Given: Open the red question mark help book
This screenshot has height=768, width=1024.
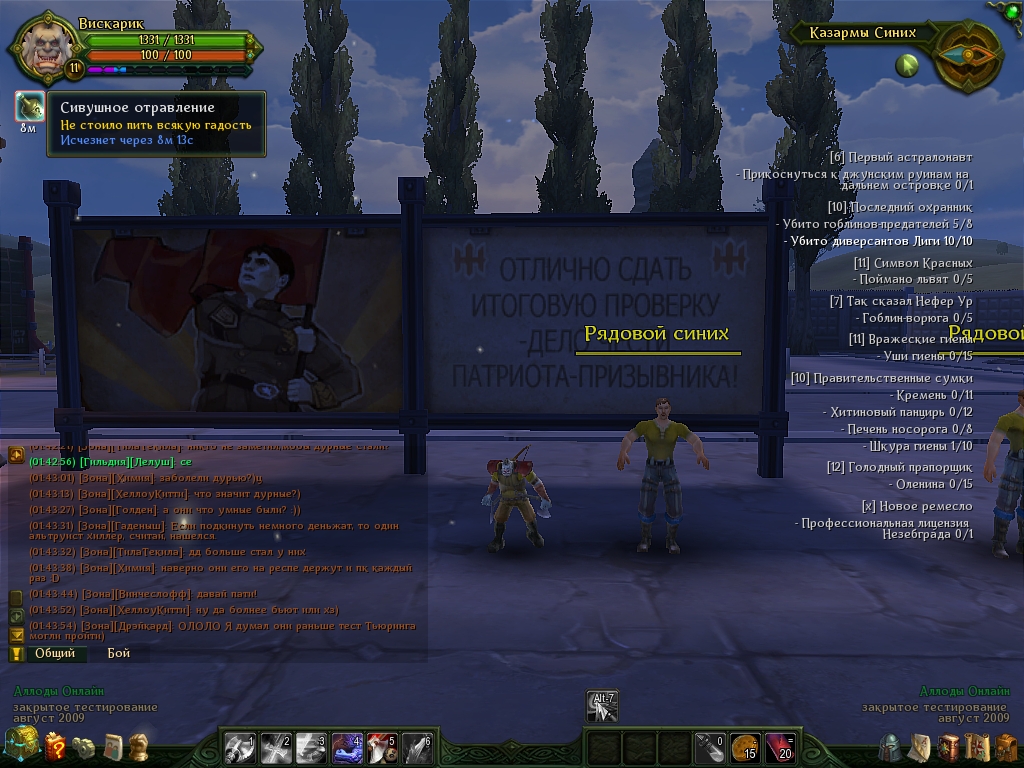Looking at the screenshot, I should point(55,745).
